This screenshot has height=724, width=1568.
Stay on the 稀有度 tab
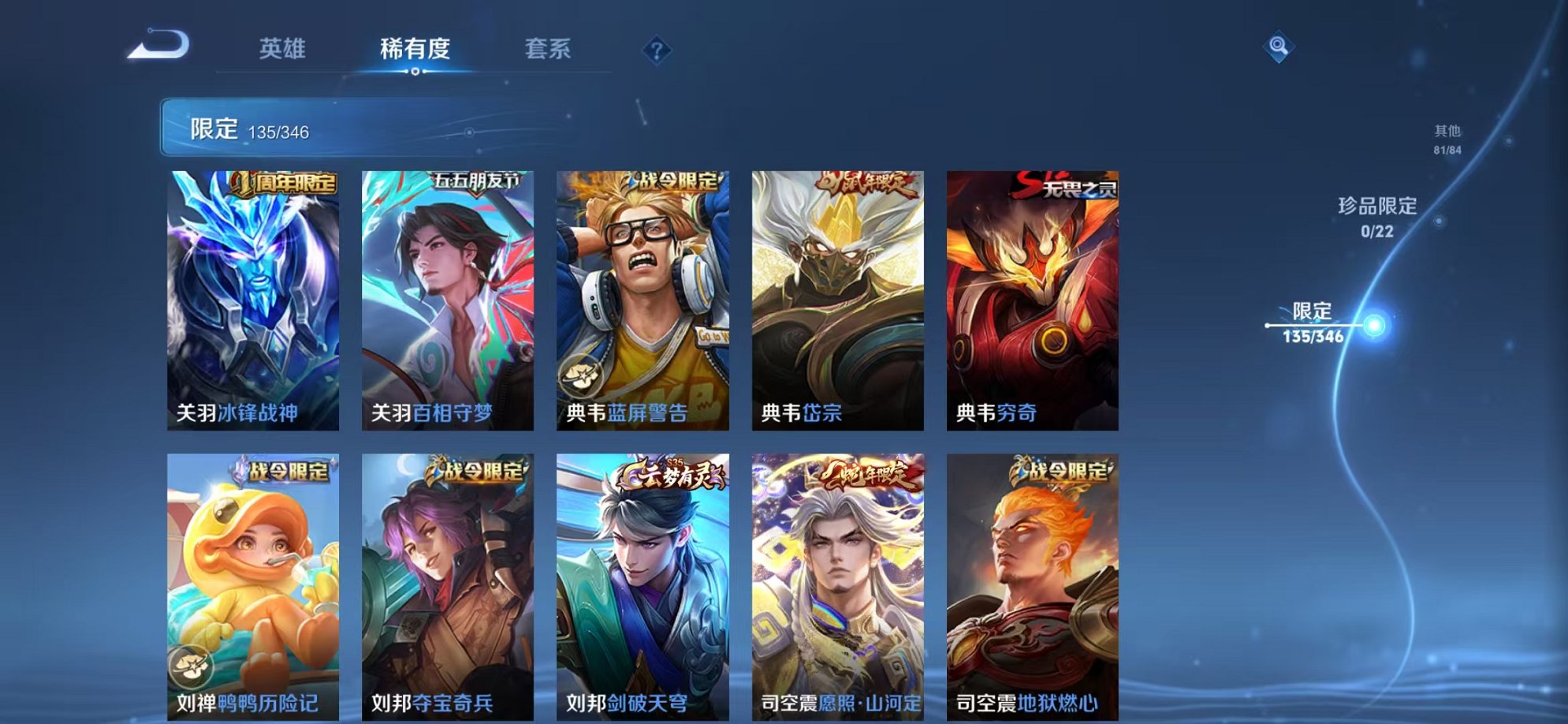pyautogui.click(x=416, y=49)
